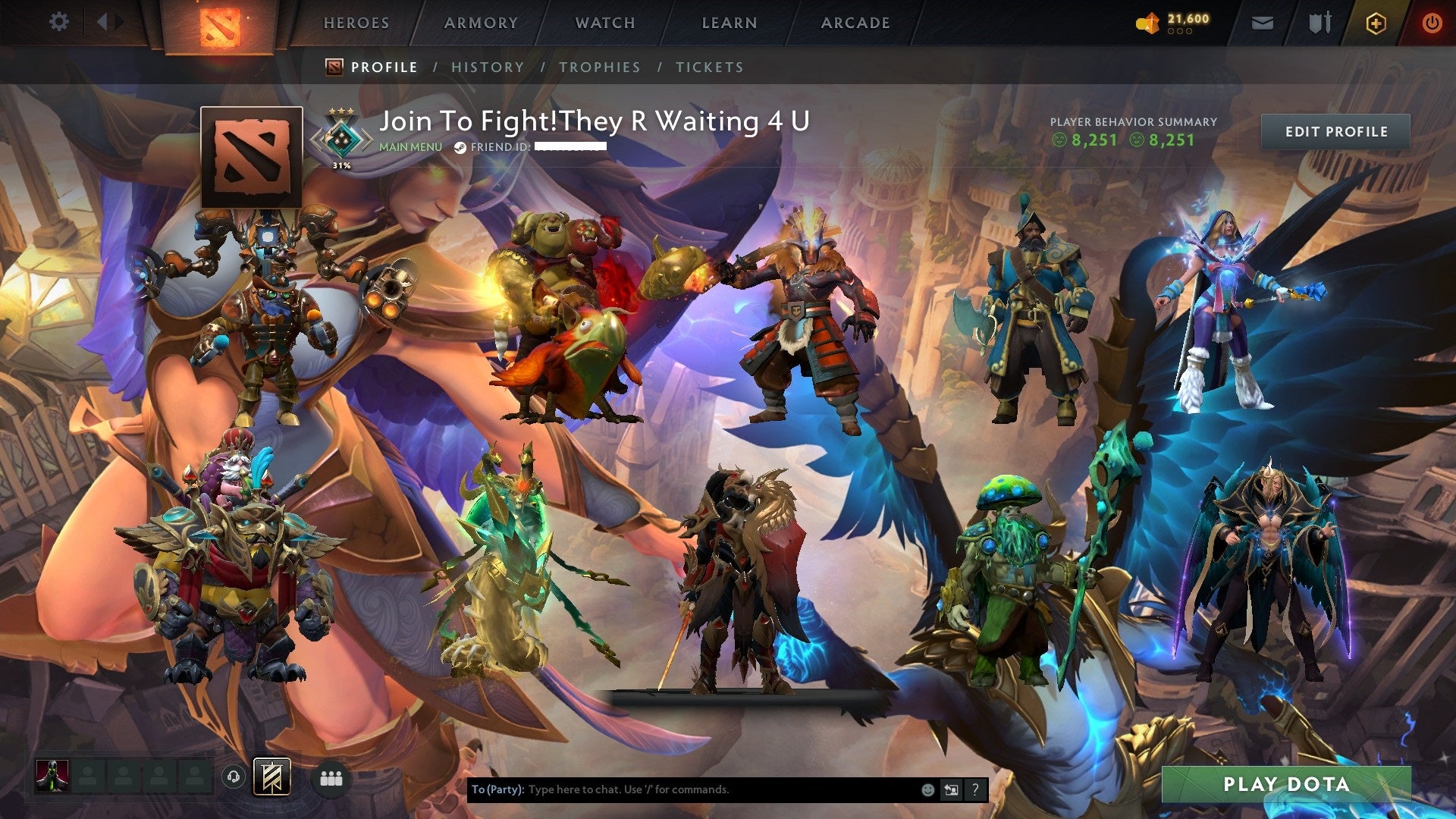Open the emoticon picker in the chat bar
Image resolution: width=1456 pixels, height=819 pixels.
pos(928,789)
